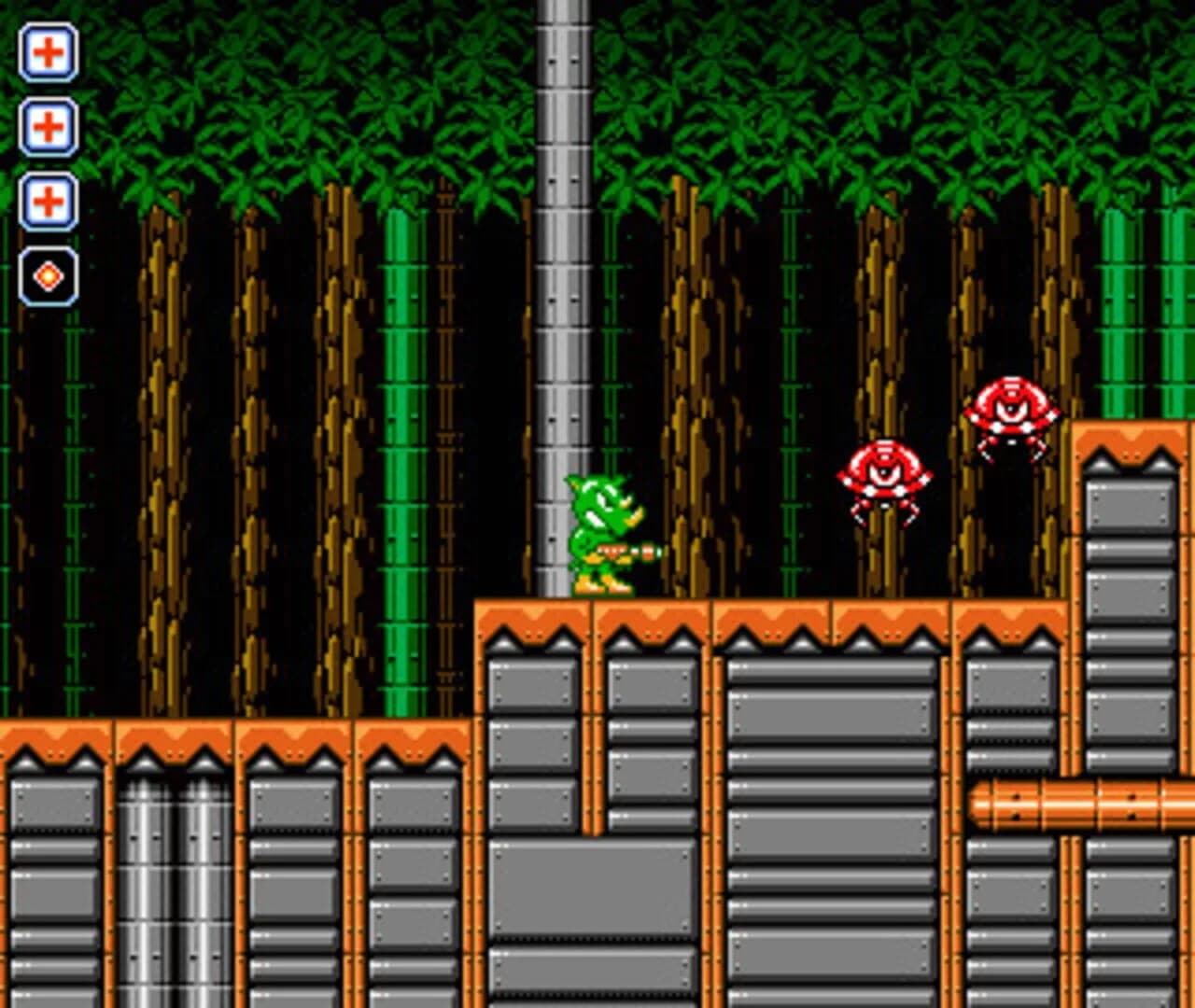This screenshot has width=1195, height=1008.
Task: Select the third health cross icon
Action: click(49, 201)
